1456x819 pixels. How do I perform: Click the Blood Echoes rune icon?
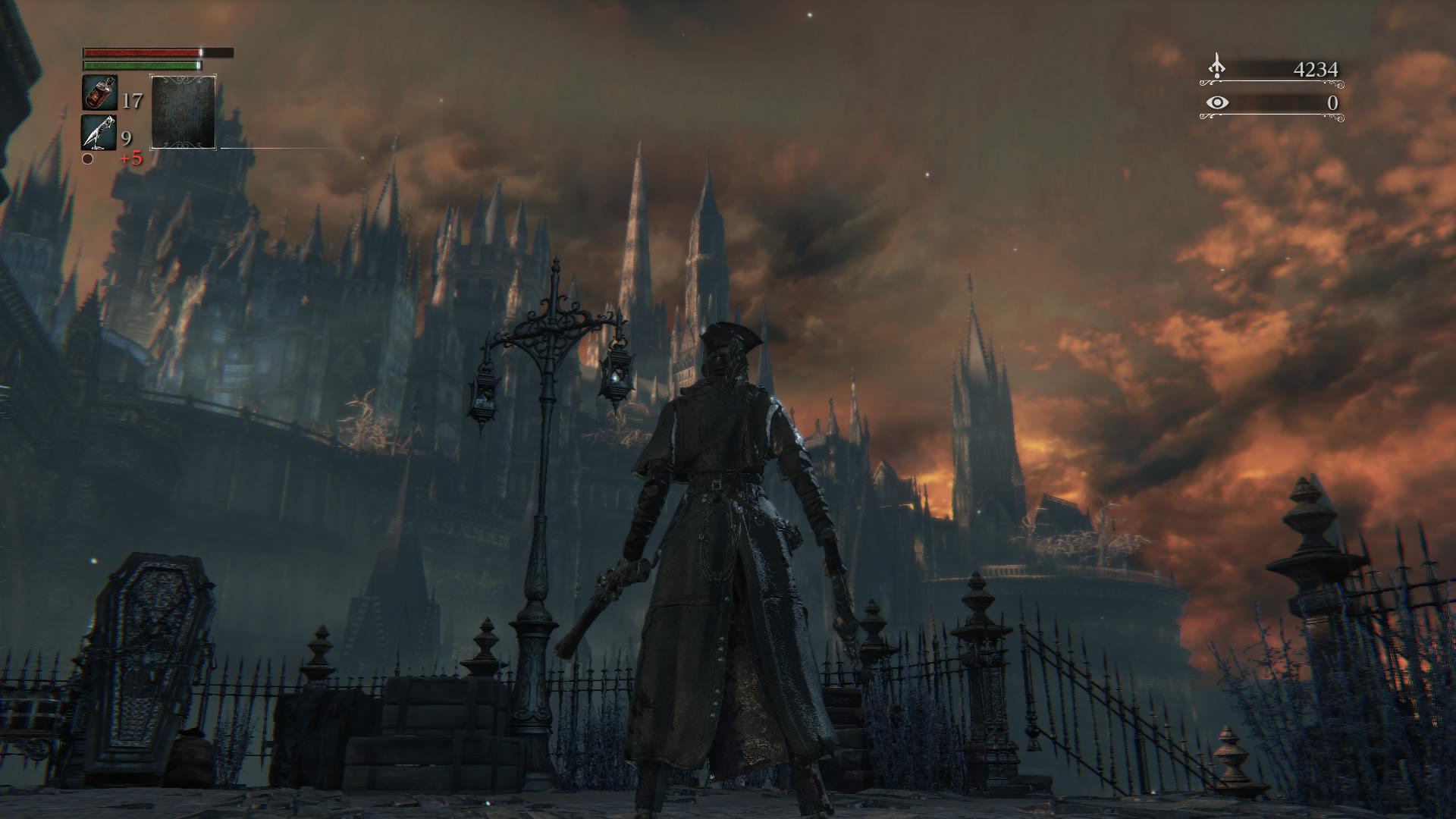(1219, 66)
